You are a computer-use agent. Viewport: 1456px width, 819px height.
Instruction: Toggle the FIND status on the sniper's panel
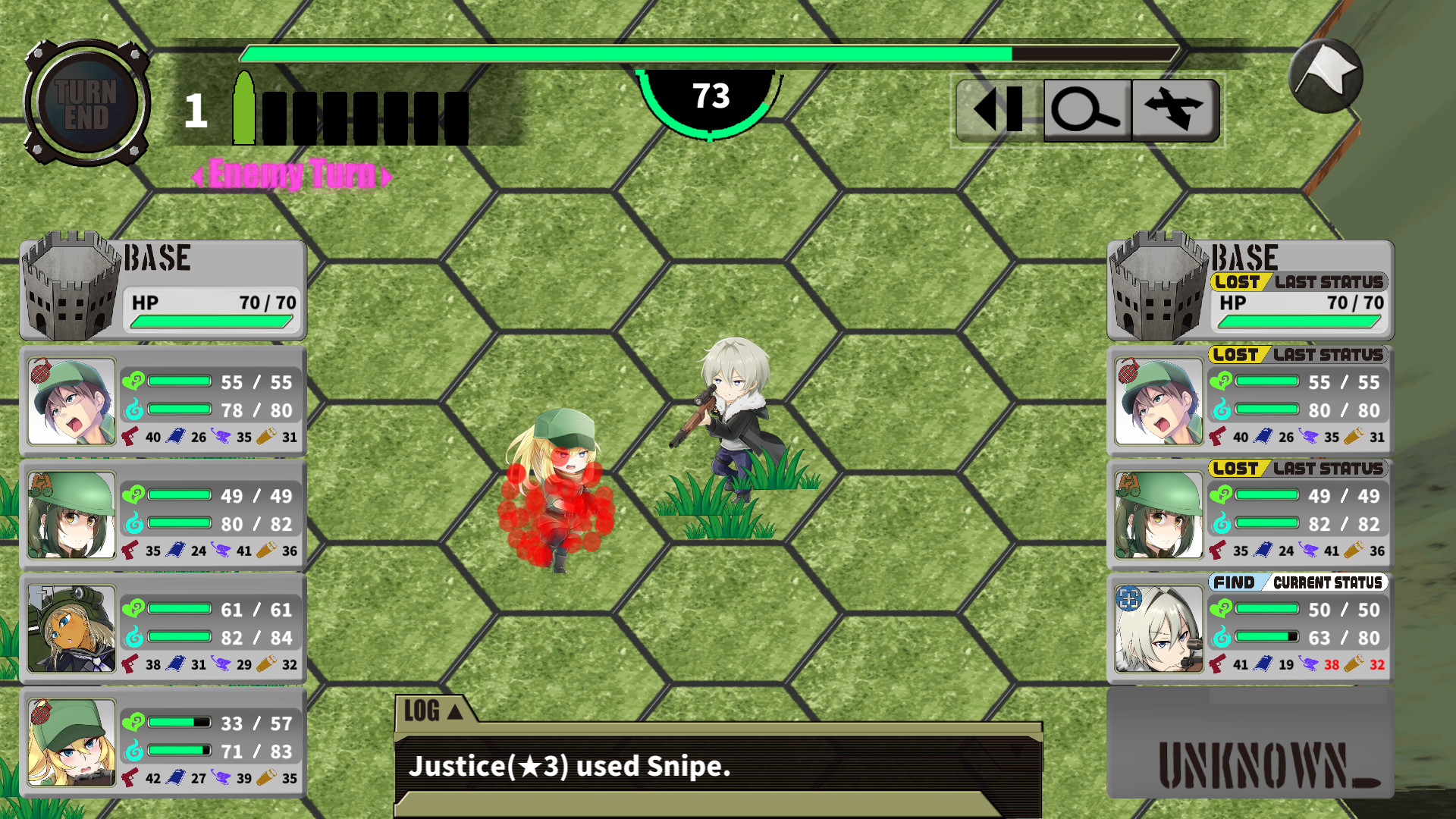click(1234, 583)
